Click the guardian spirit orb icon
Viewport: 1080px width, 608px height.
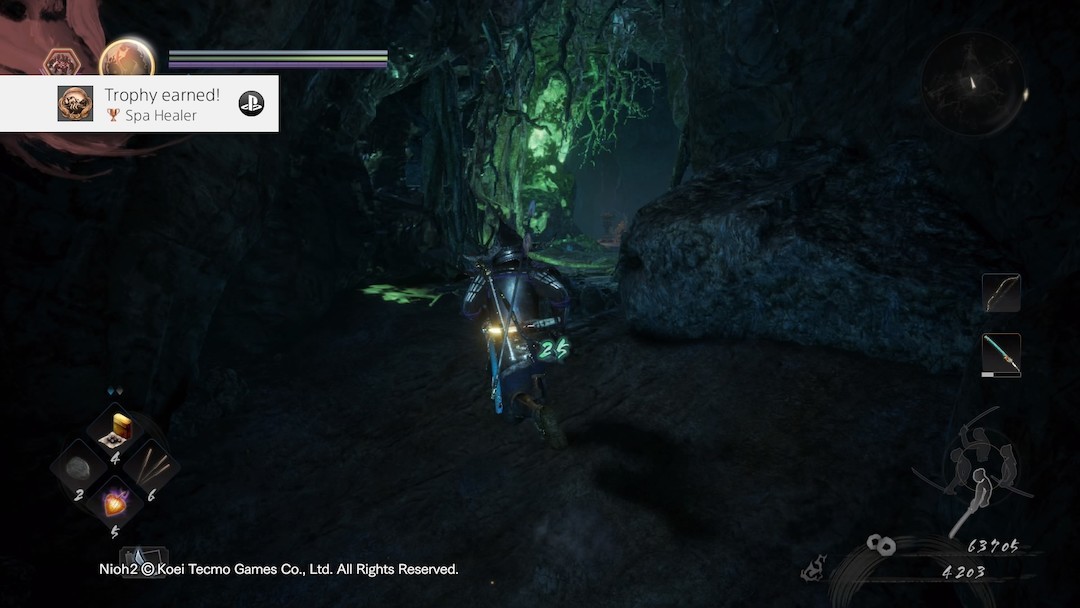[127, 60]
